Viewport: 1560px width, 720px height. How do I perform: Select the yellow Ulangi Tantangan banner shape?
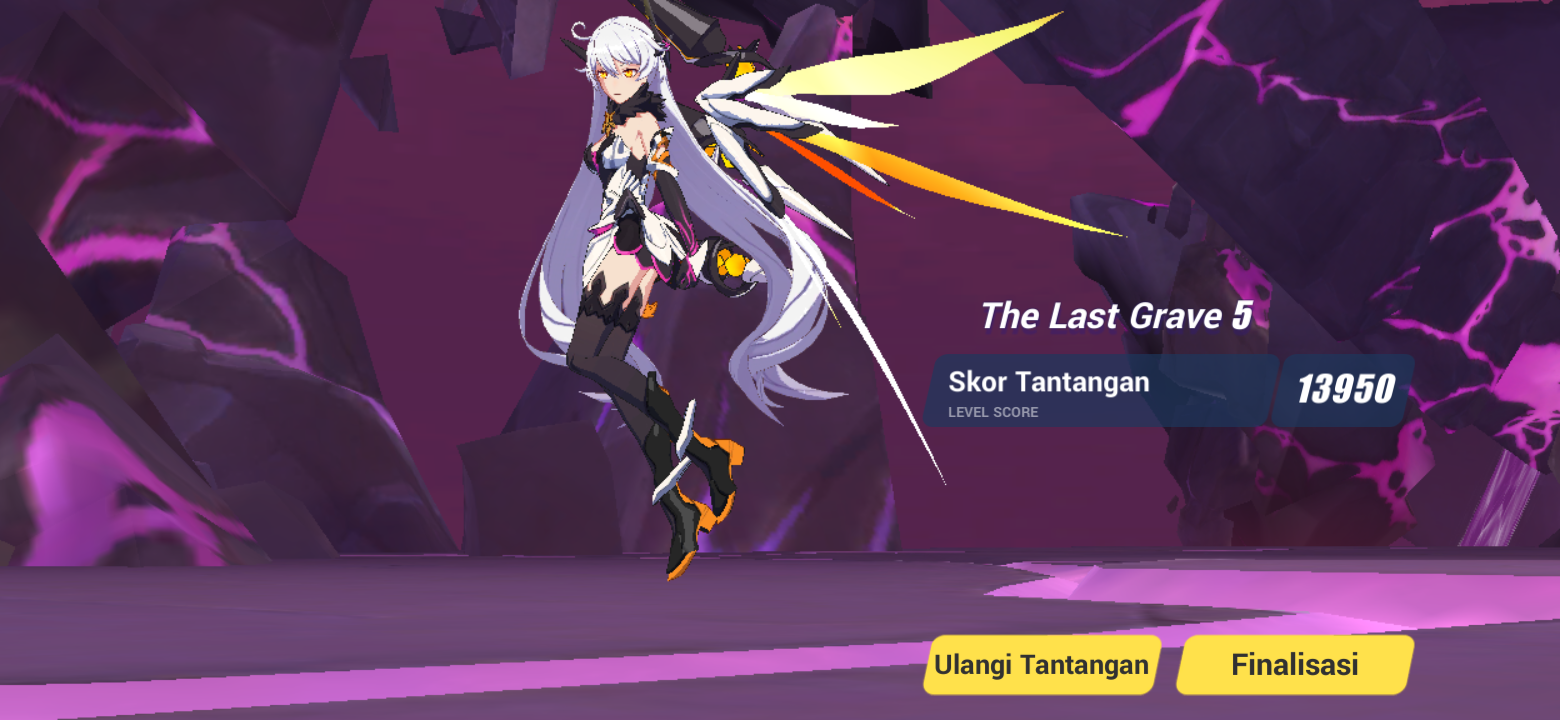[x=1040, y=663]
